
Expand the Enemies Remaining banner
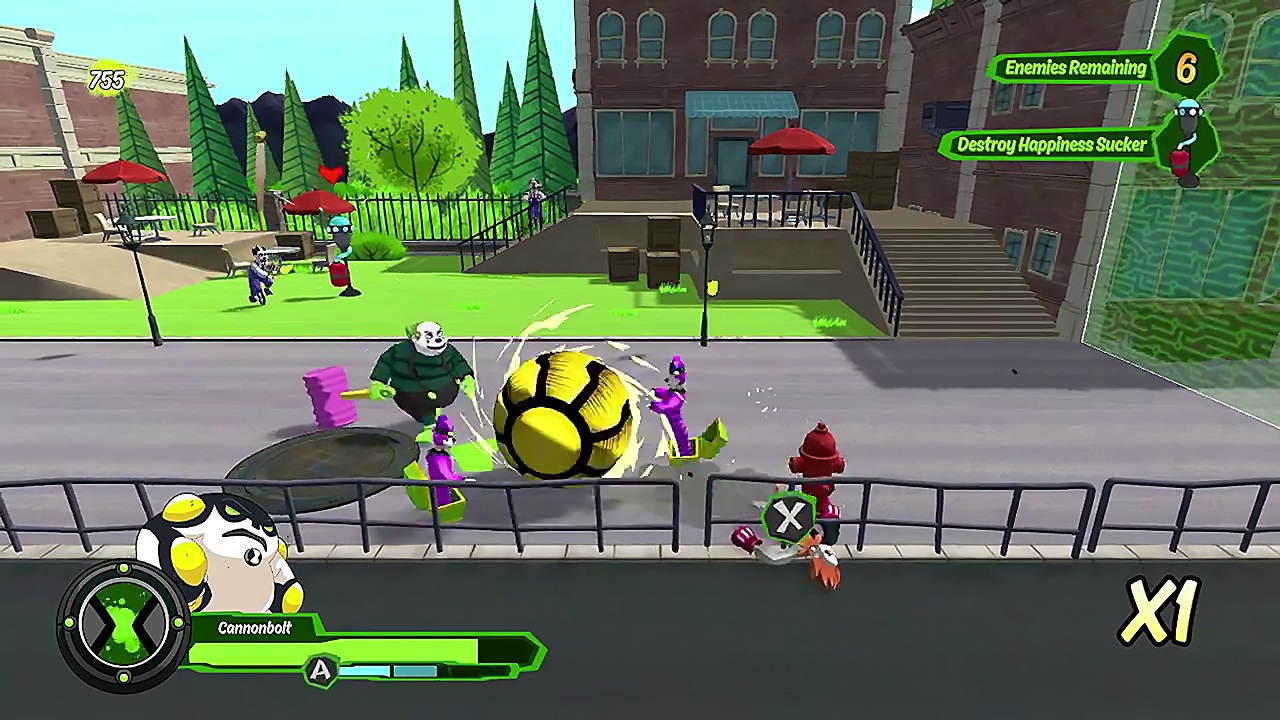[1072, 69]
